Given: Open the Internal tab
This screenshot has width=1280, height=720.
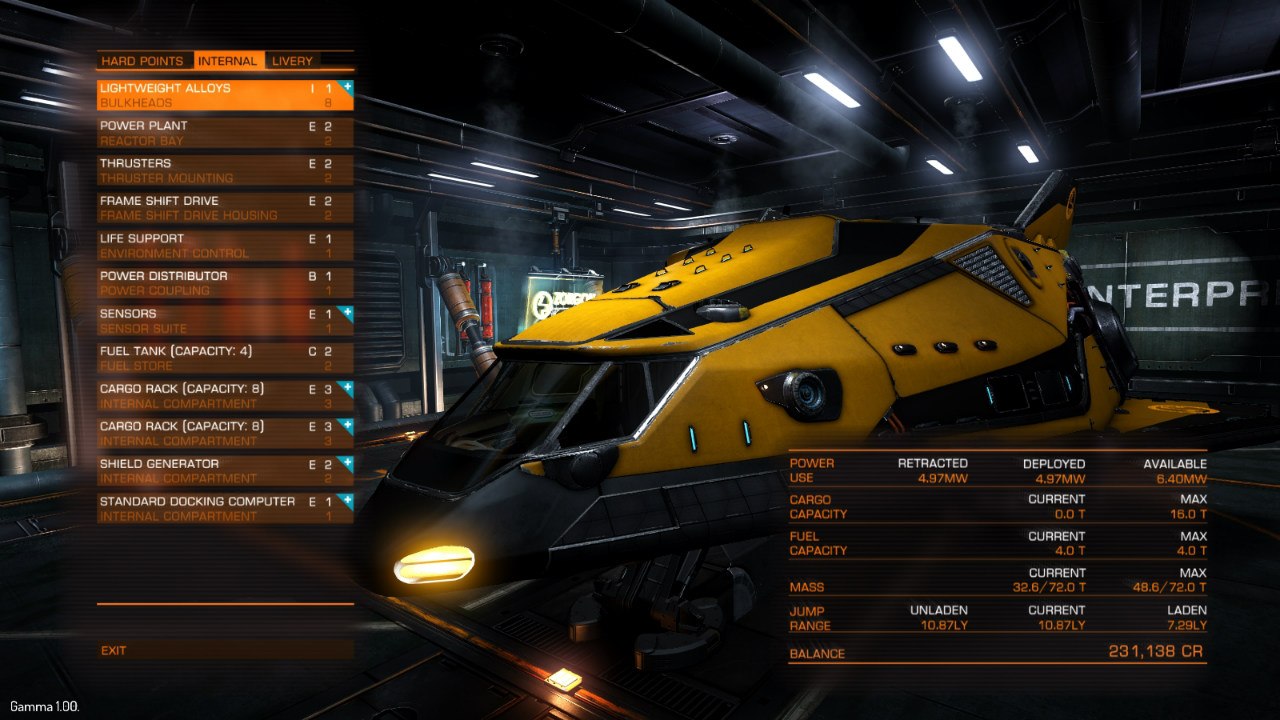Looking at the screenshot, I should click(228, 61).
